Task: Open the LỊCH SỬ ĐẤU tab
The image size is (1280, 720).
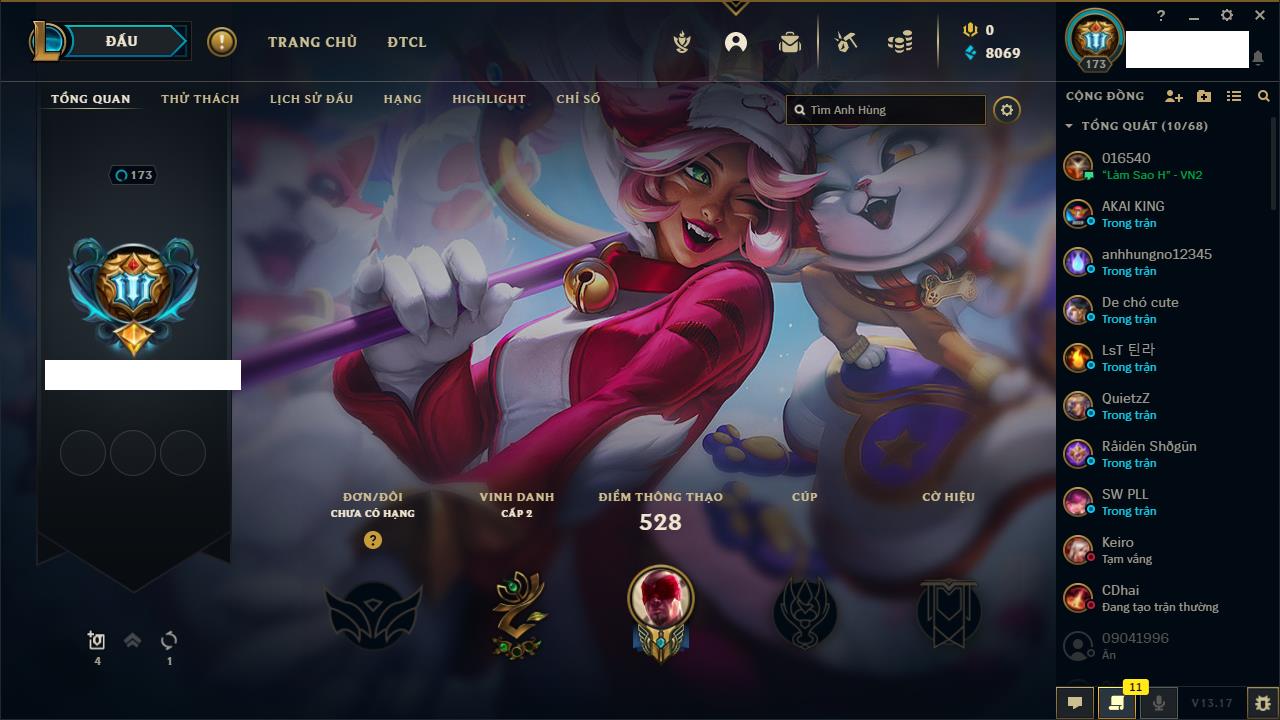Action: (x=311, y=99)
